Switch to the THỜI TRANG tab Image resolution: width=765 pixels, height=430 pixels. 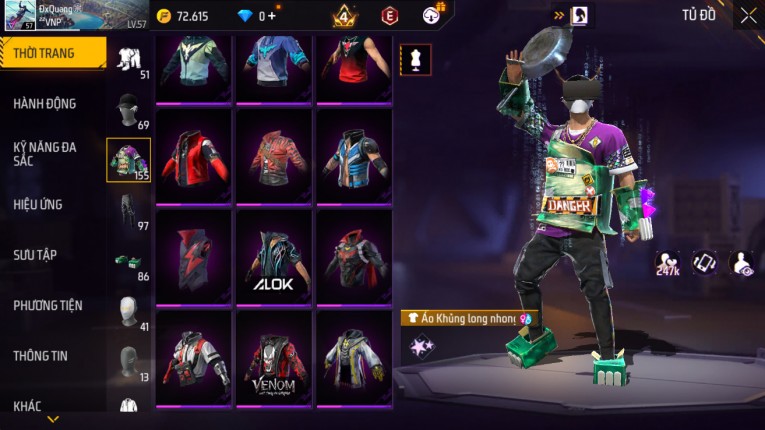pos(51,53)
